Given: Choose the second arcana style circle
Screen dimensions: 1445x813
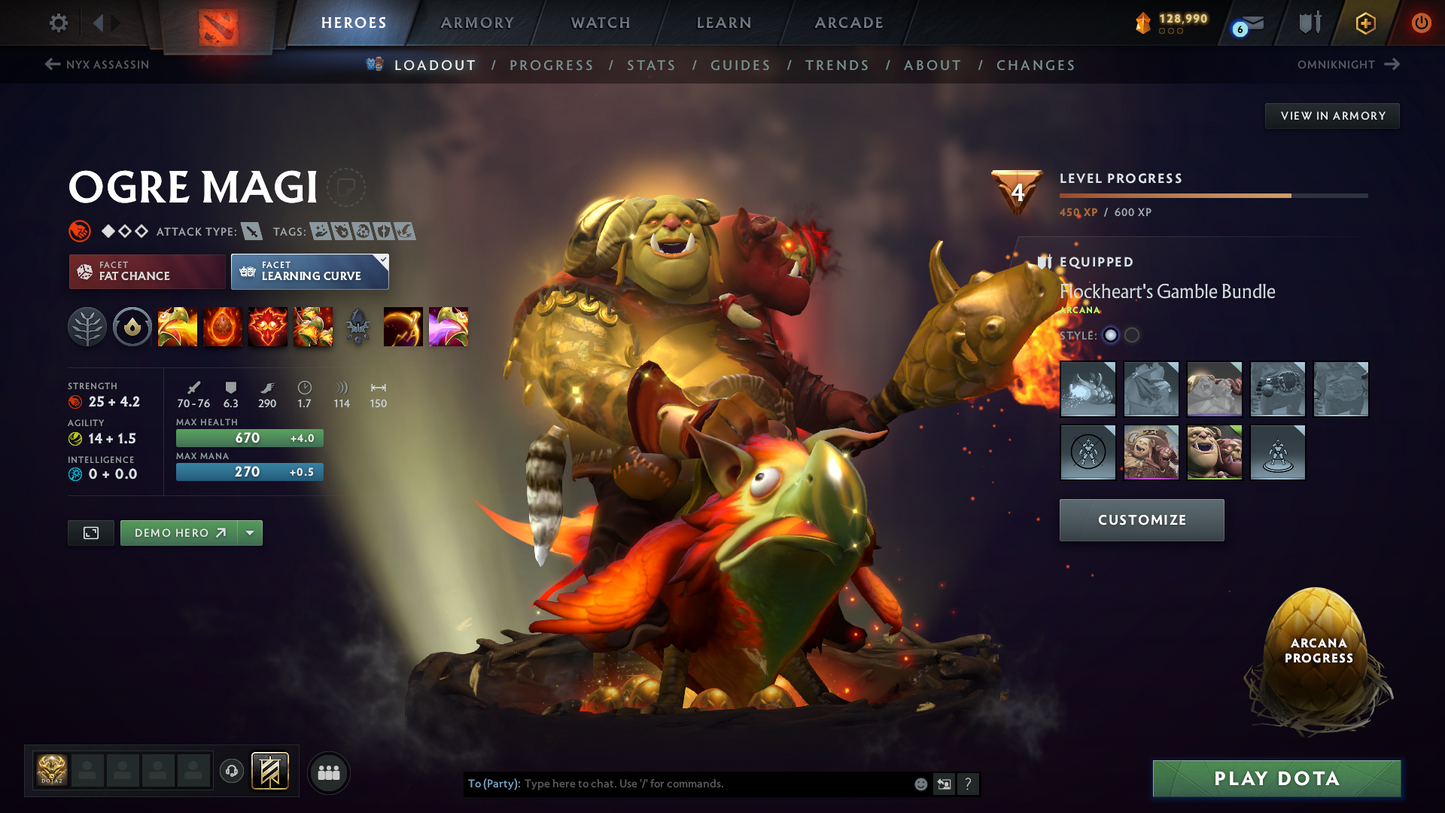Looking at the screenshot, I should click(x=1131, y=335).
